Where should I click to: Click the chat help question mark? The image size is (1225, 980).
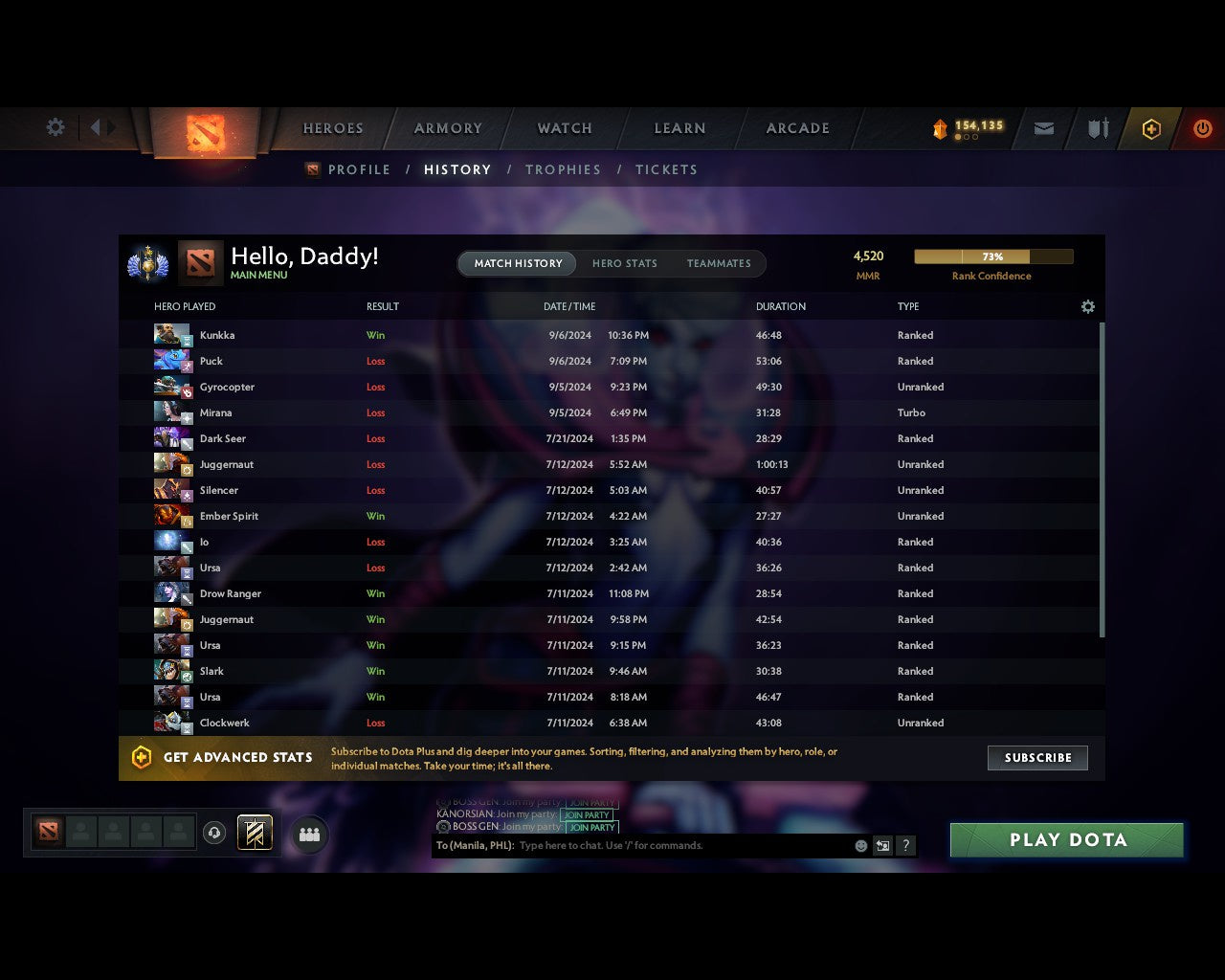[x=905, y=845]
